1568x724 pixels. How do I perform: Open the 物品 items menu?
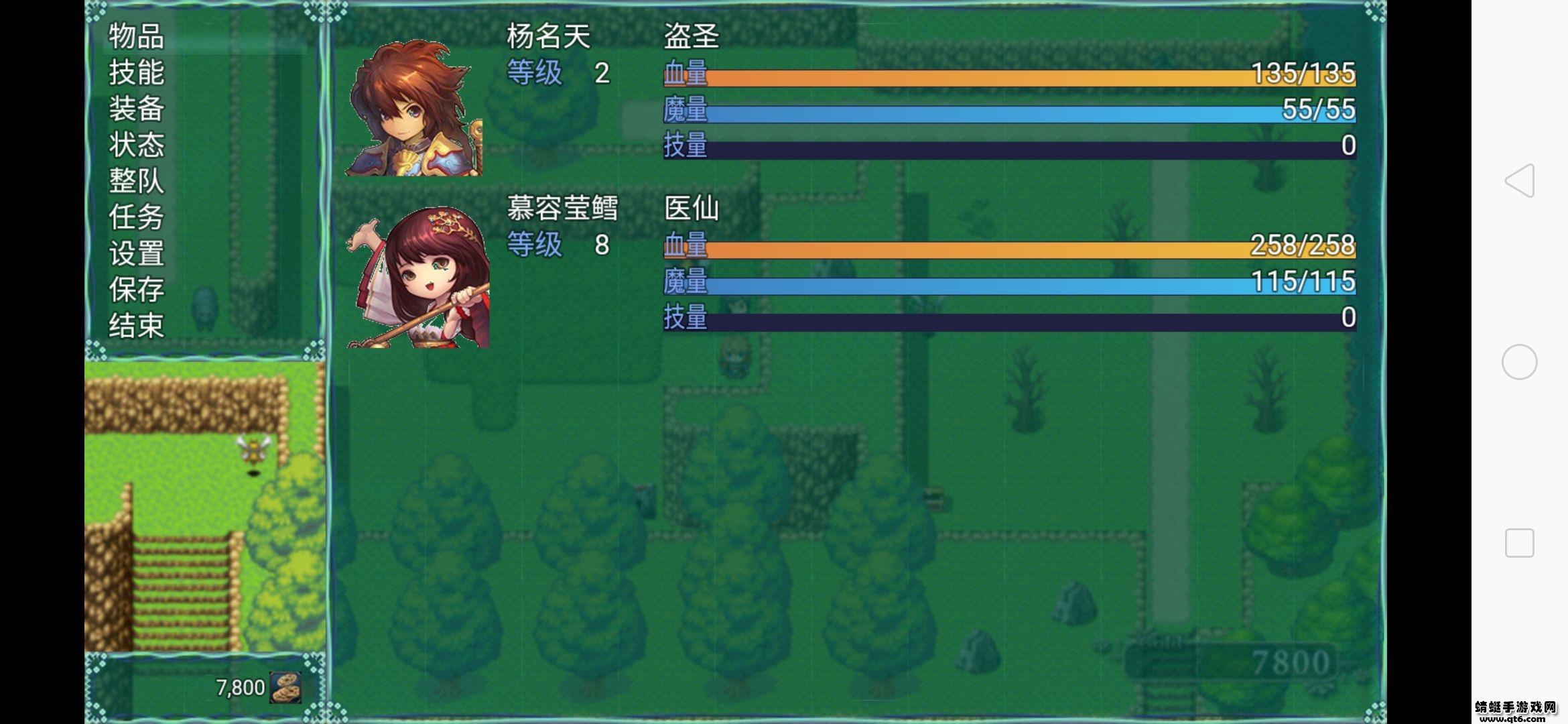(x=135, y=37)
